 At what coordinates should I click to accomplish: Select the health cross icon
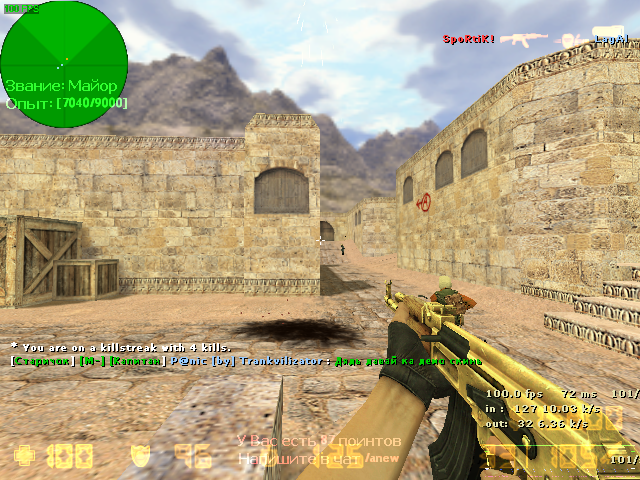pyautogui.click(x=25, y=457)
